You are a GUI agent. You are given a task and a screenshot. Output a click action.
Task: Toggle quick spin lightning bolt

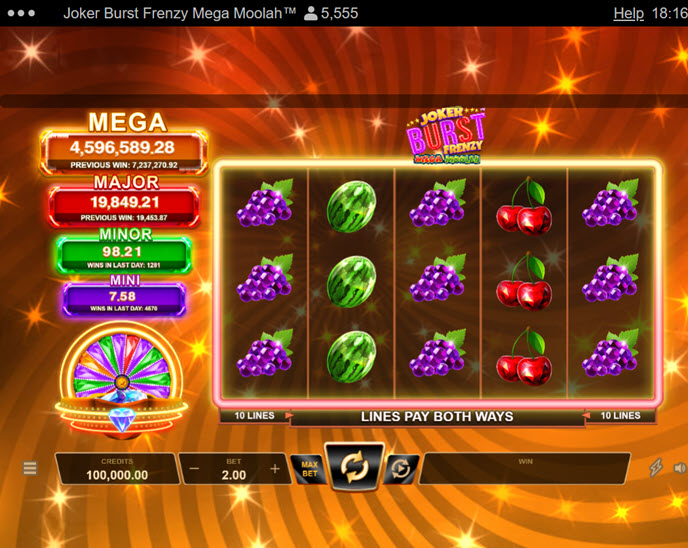tap(657, 468)
